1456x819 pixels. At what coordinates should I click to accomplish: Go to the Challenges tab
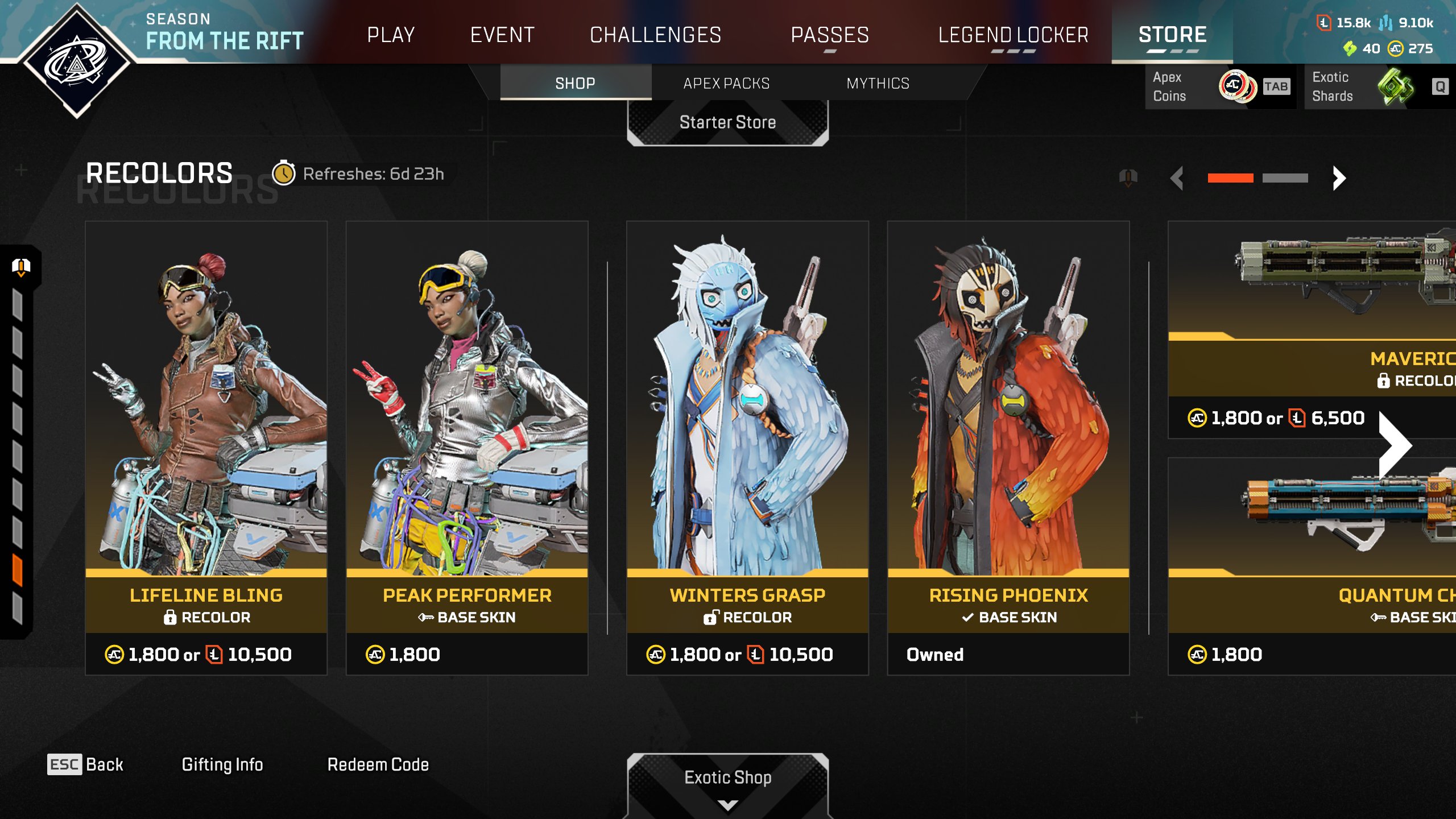click(x=655, y=35)
